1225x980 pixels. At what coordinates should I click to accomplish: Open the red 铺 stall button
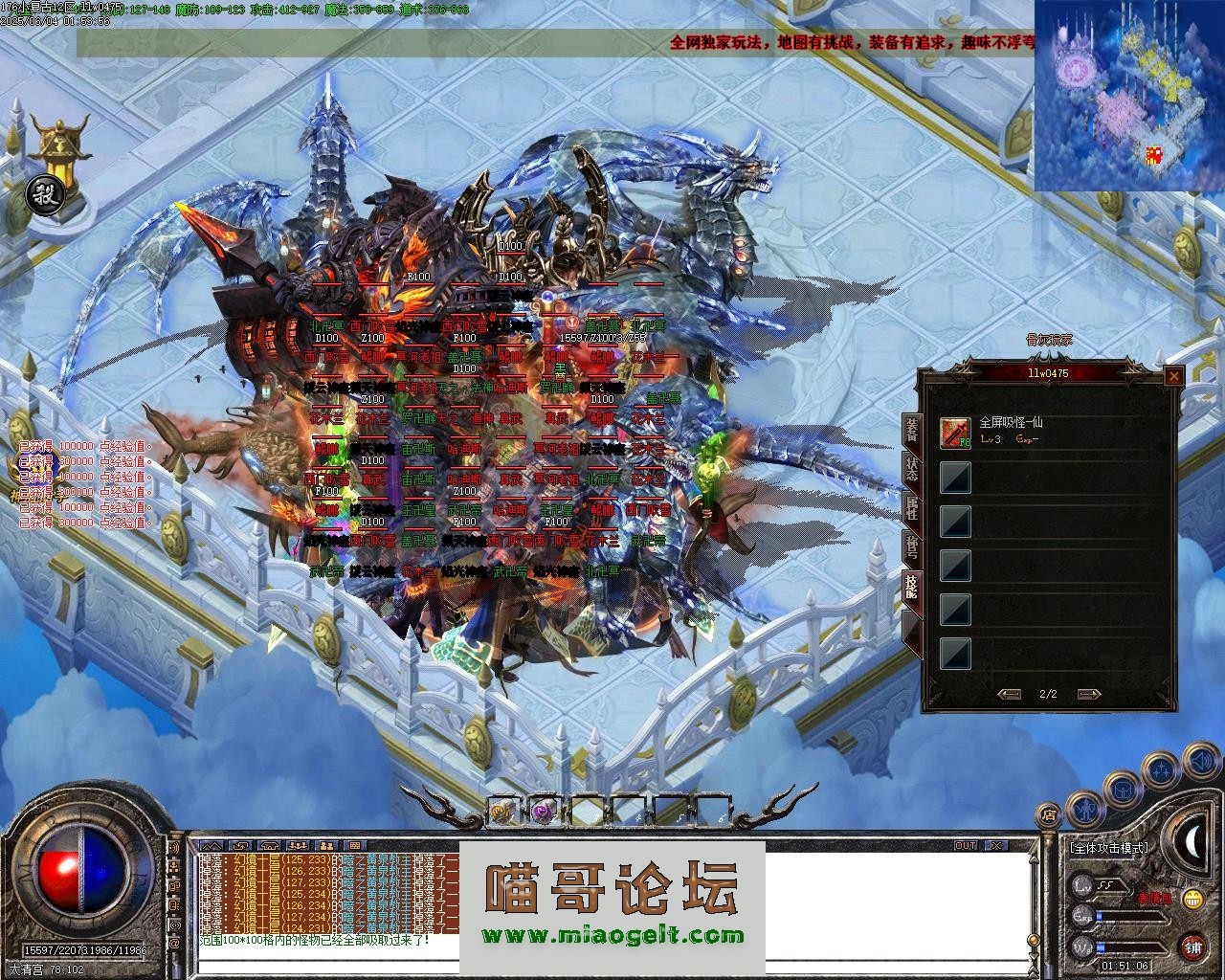(1192, 947)
